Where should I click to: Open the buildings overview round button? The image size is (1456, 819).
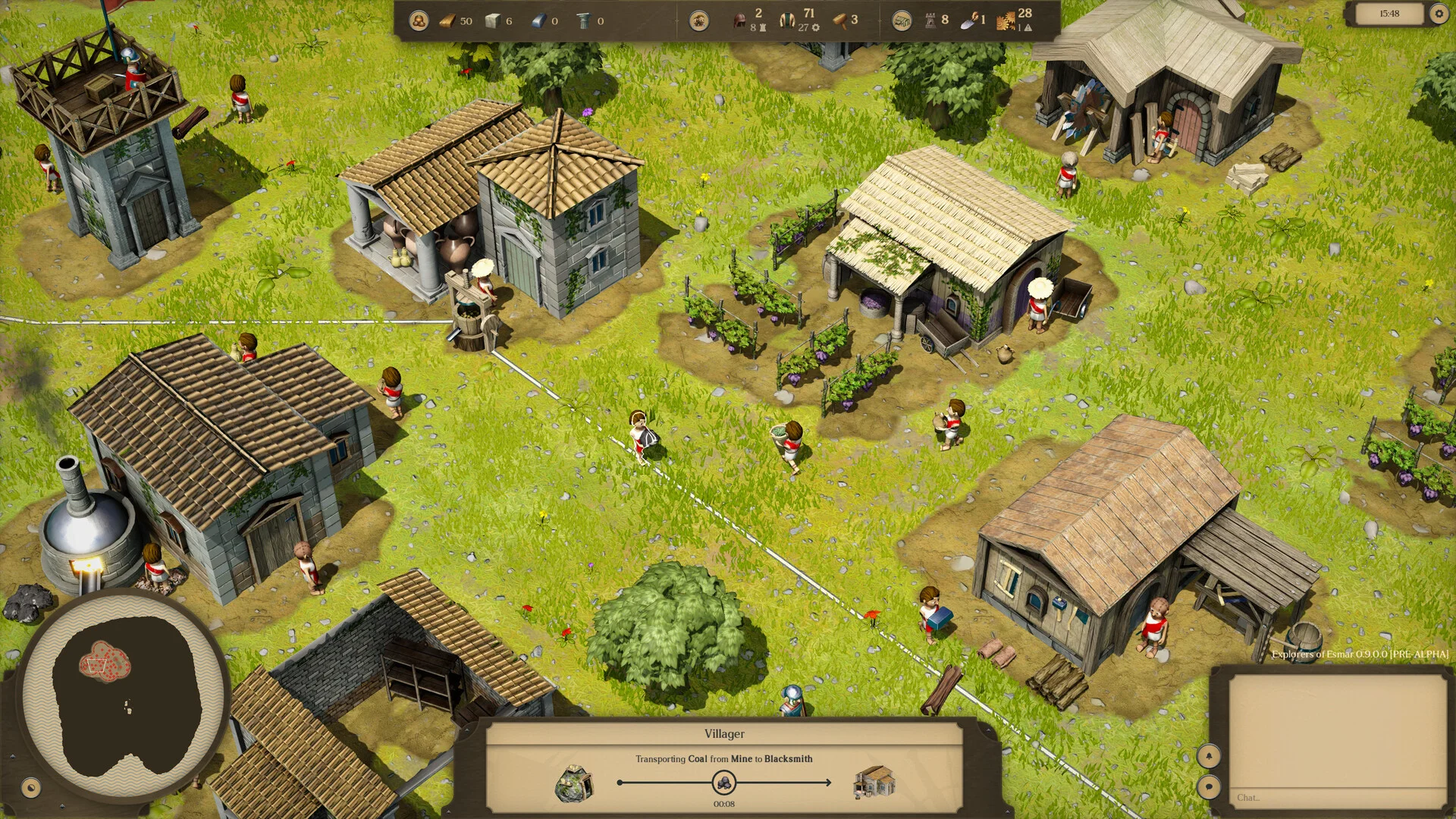click(x=901, y=20)
